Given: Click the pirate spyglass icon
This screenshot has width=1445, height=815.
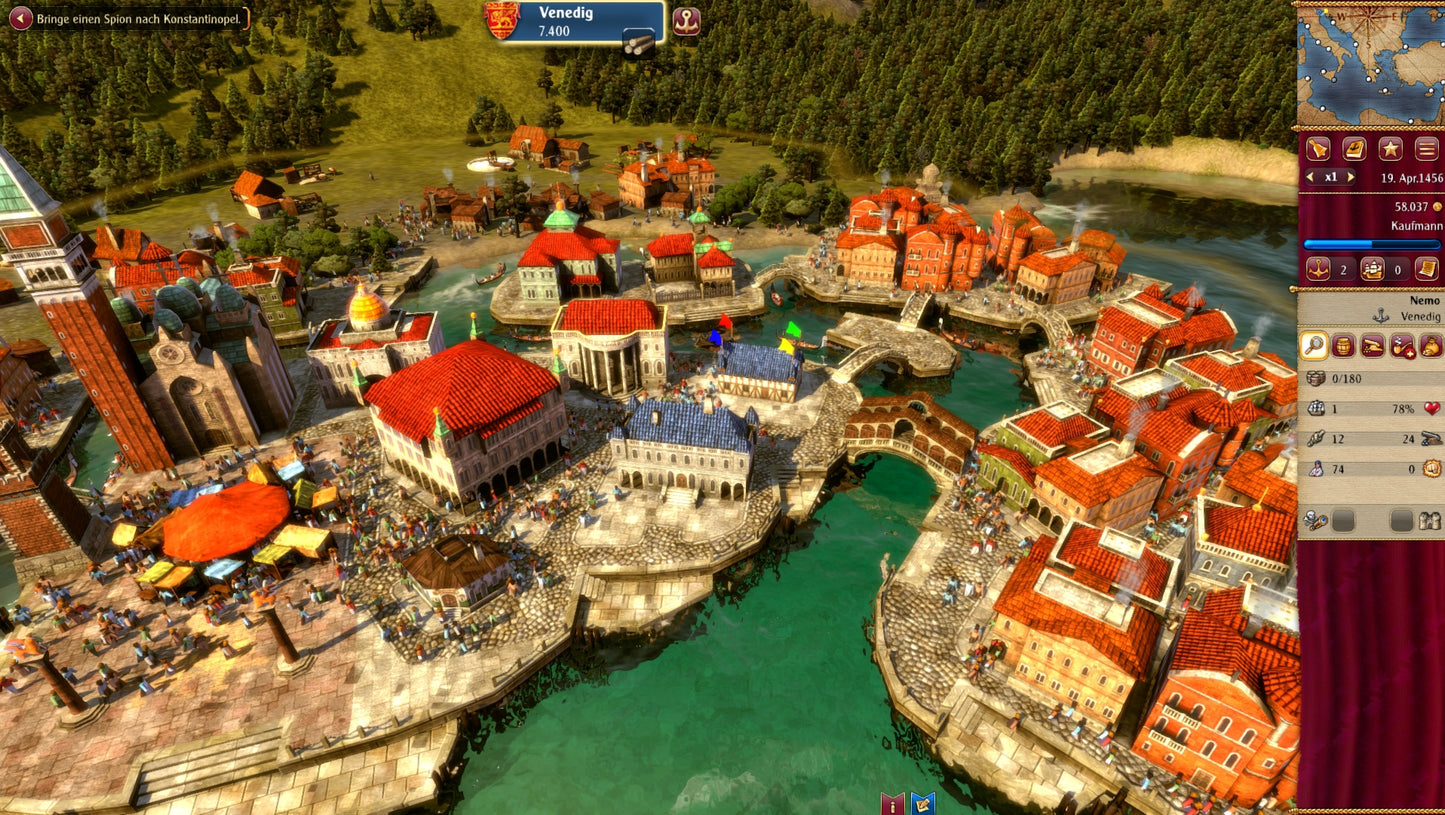Looking at the screenshot, I should [x=1317, y=521].
